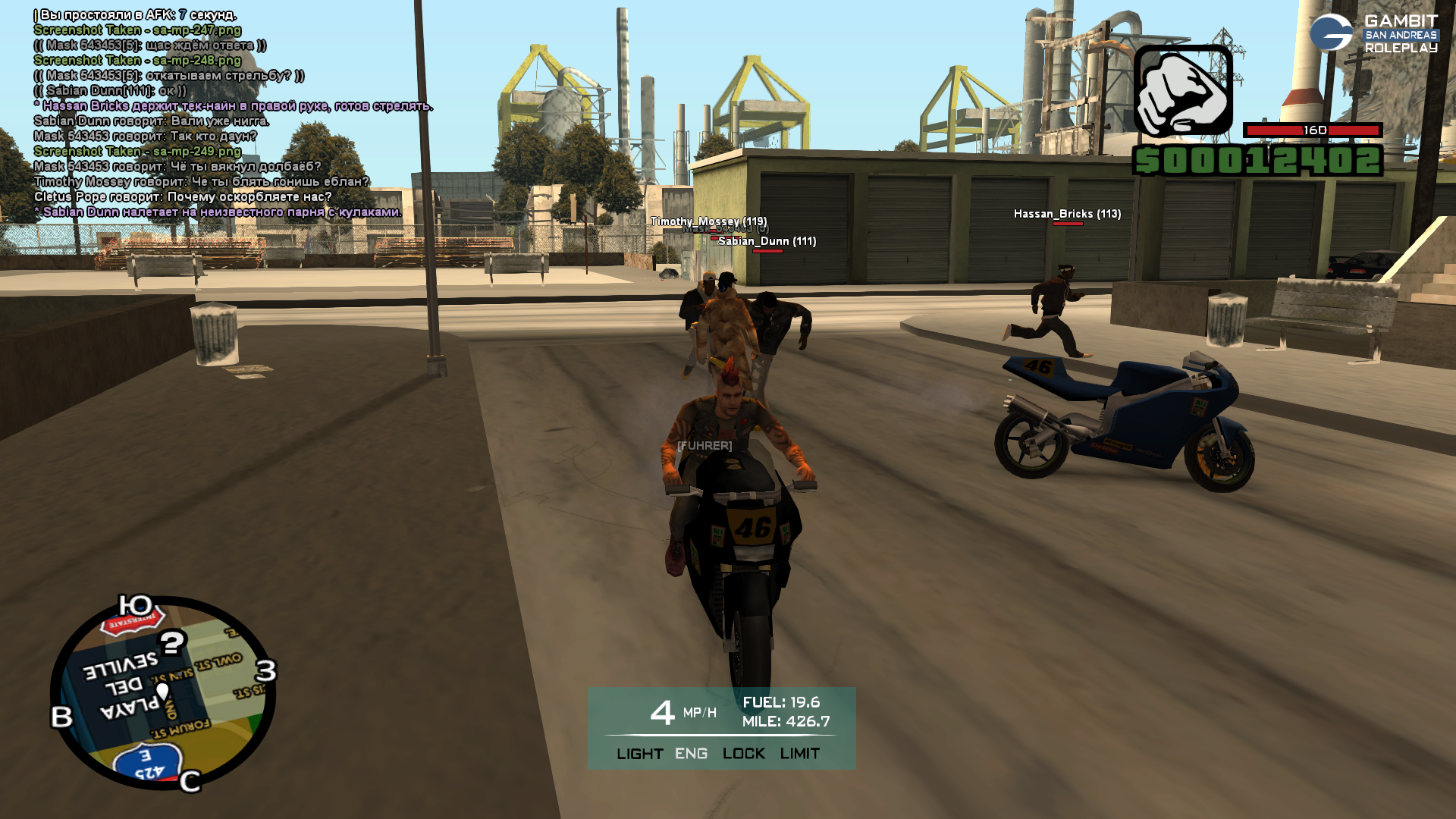Toggle the LOCK indicator on speedometer
Screen dimensions: 1456x819
coord(743,754)
